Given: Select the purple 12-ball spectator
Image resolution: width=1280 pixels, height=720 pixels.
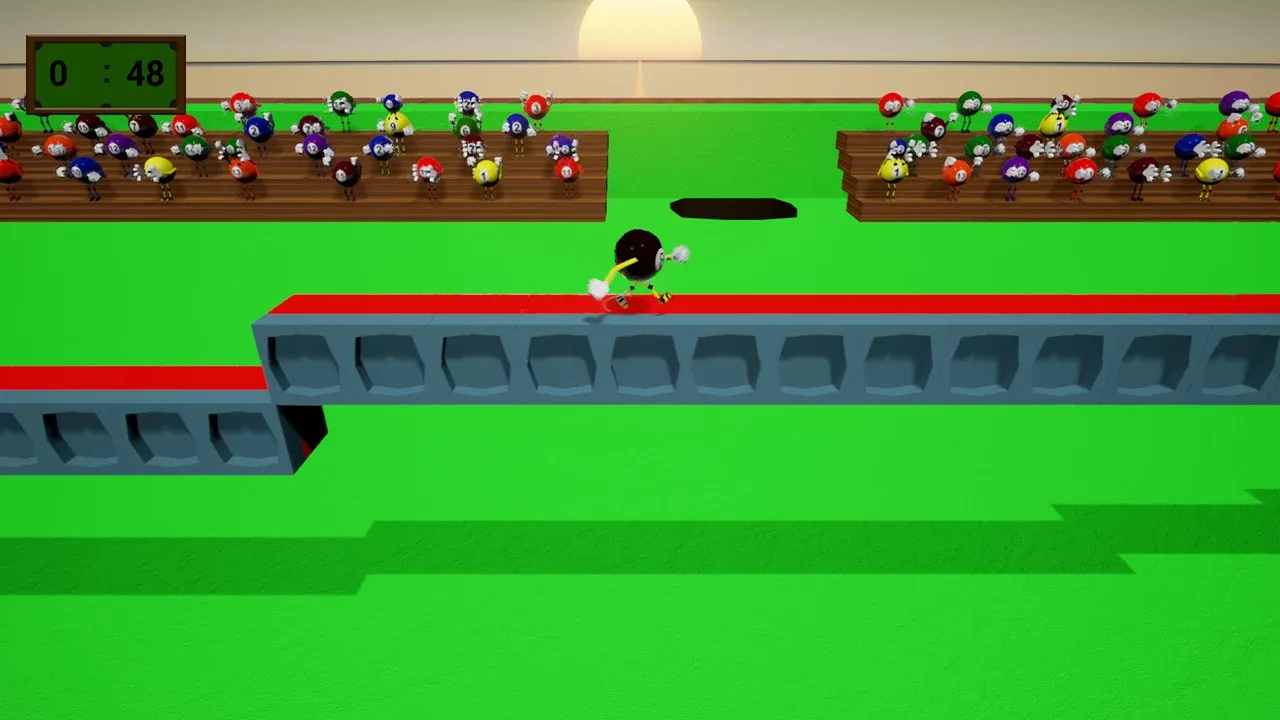Looking at the screenshot, I should click(x=121, y=147).
